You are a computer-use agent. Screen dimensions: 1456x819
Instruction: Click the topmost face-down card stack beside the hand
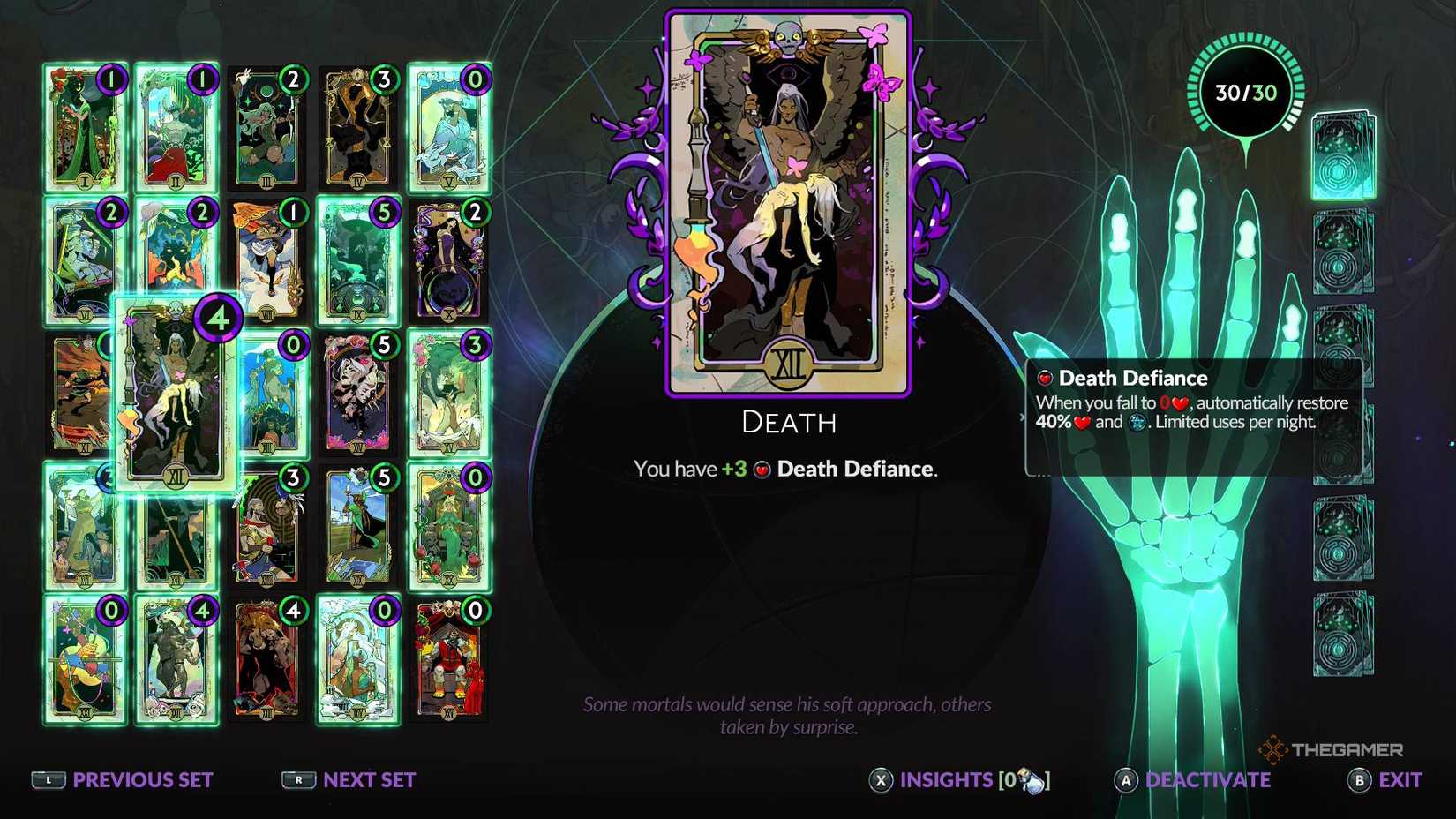[1341, 154]
